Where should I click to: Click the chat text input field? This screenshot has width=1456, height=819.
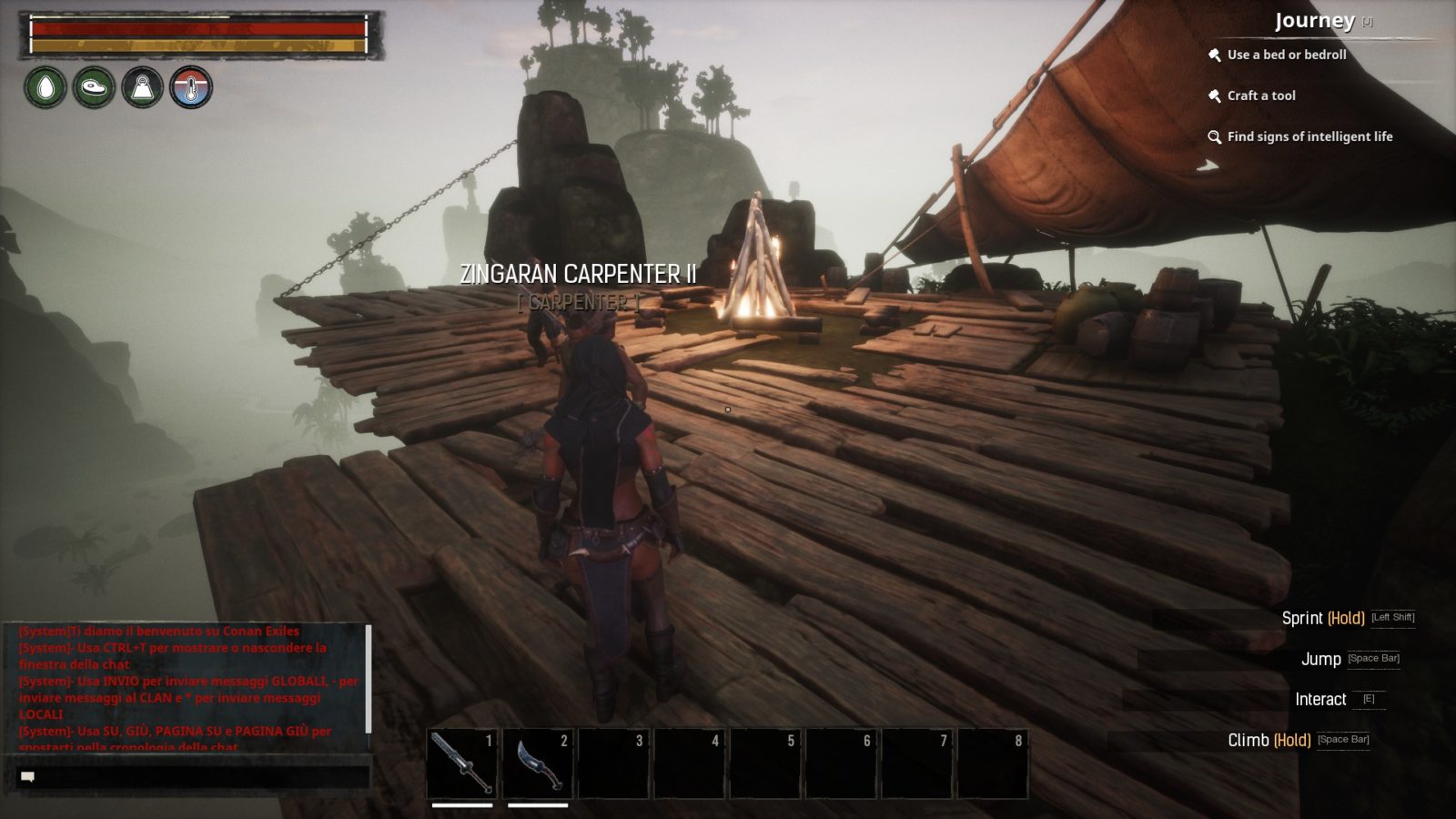click(200, 775)
